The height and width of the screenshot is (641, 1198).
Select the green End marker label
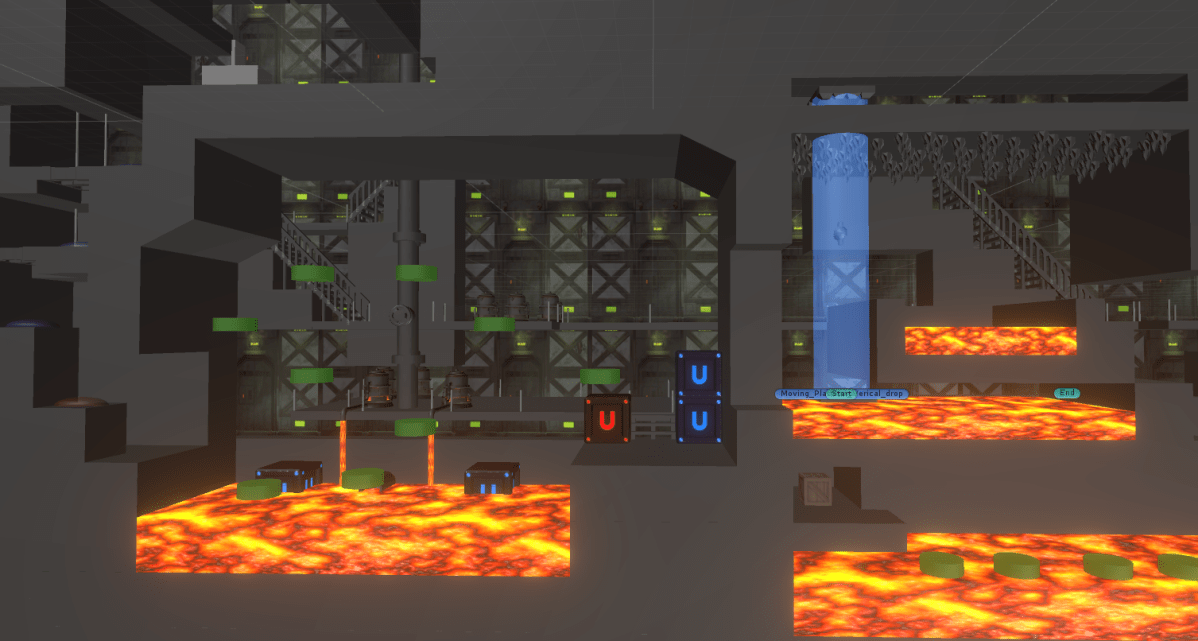tap(1067, 393)
